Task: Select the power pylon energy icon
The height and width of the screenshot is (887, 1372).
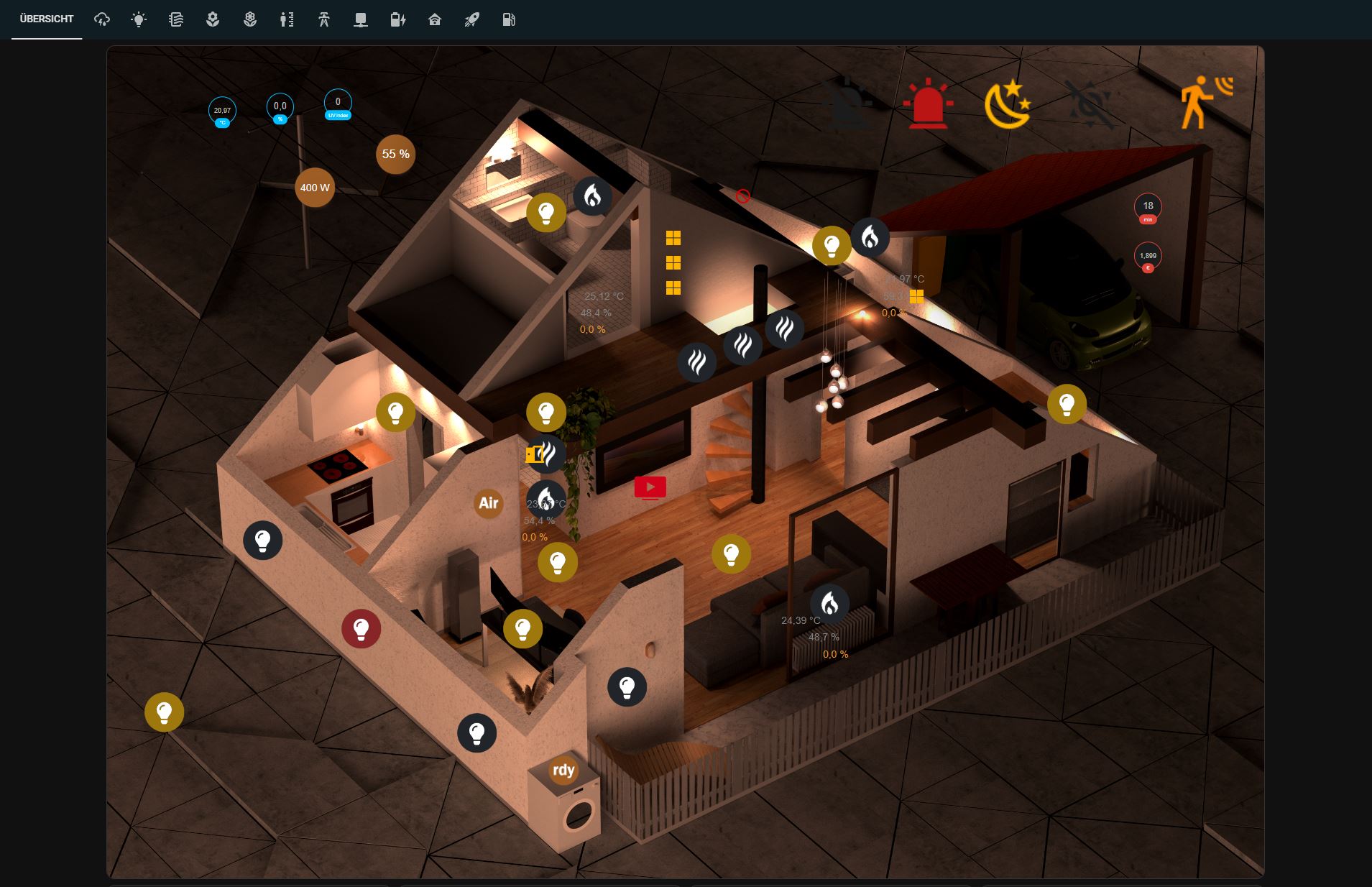Action: 323,19
